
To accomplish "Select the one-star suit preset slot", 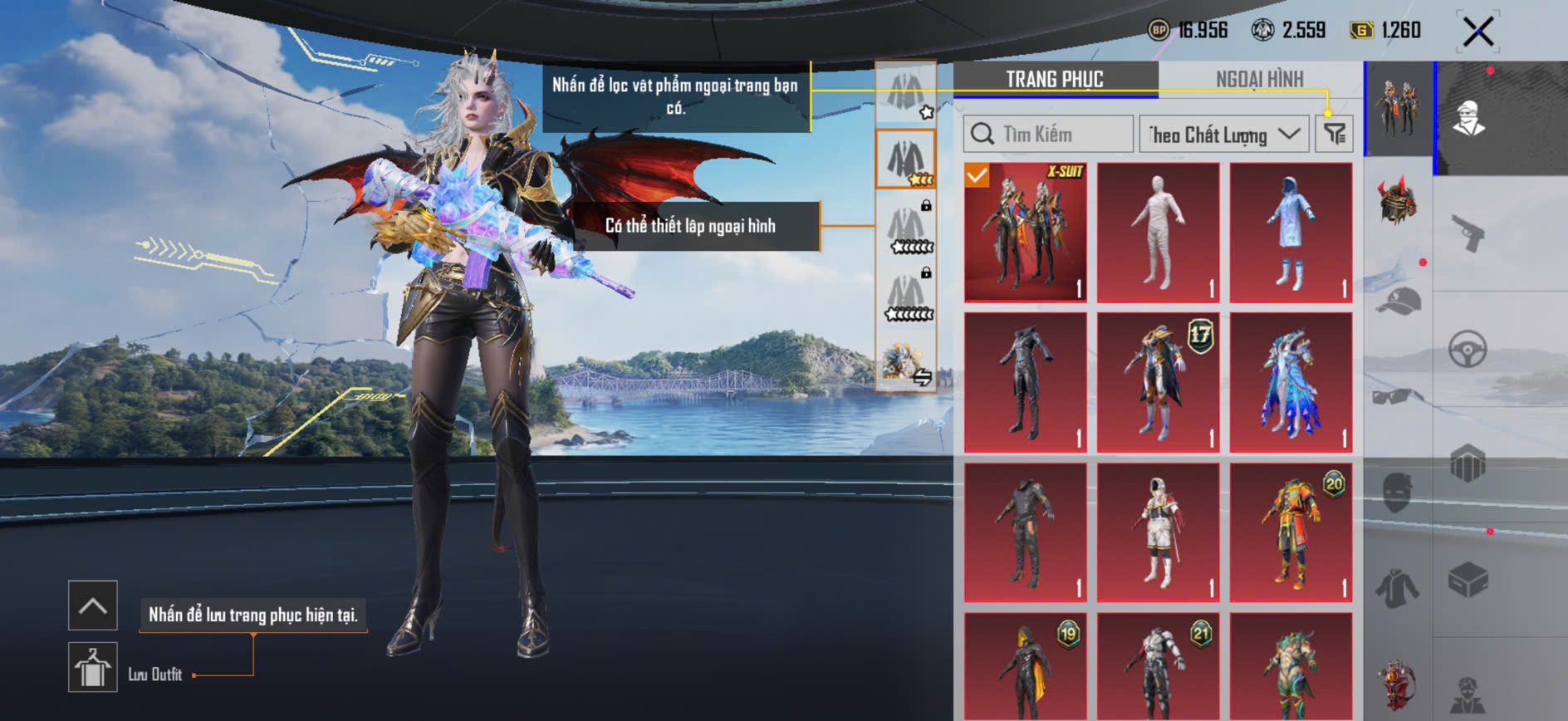I will pos(906,93).
